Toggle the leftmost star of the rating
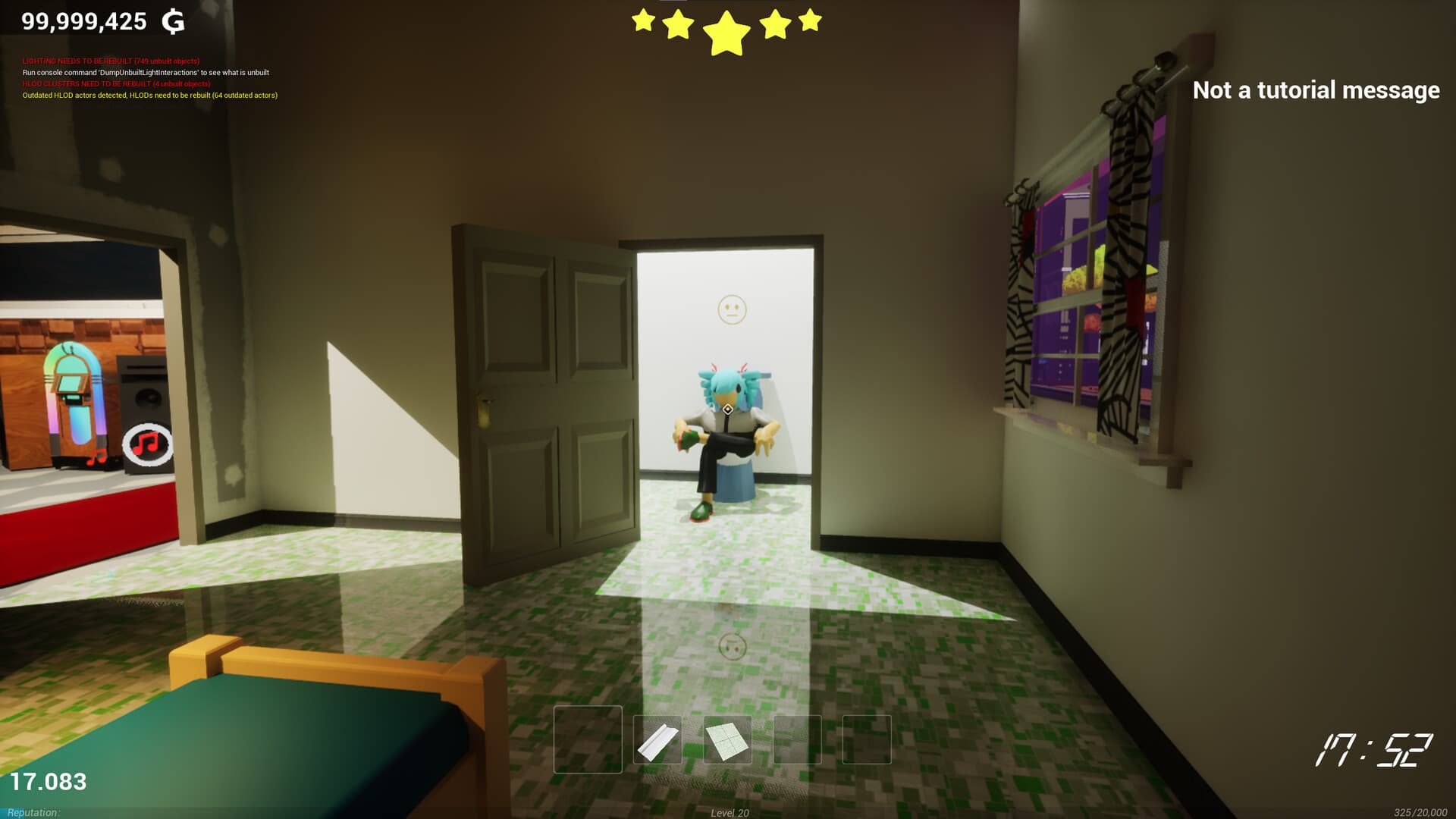The image size is (1456, 819). tap(643, 21)
